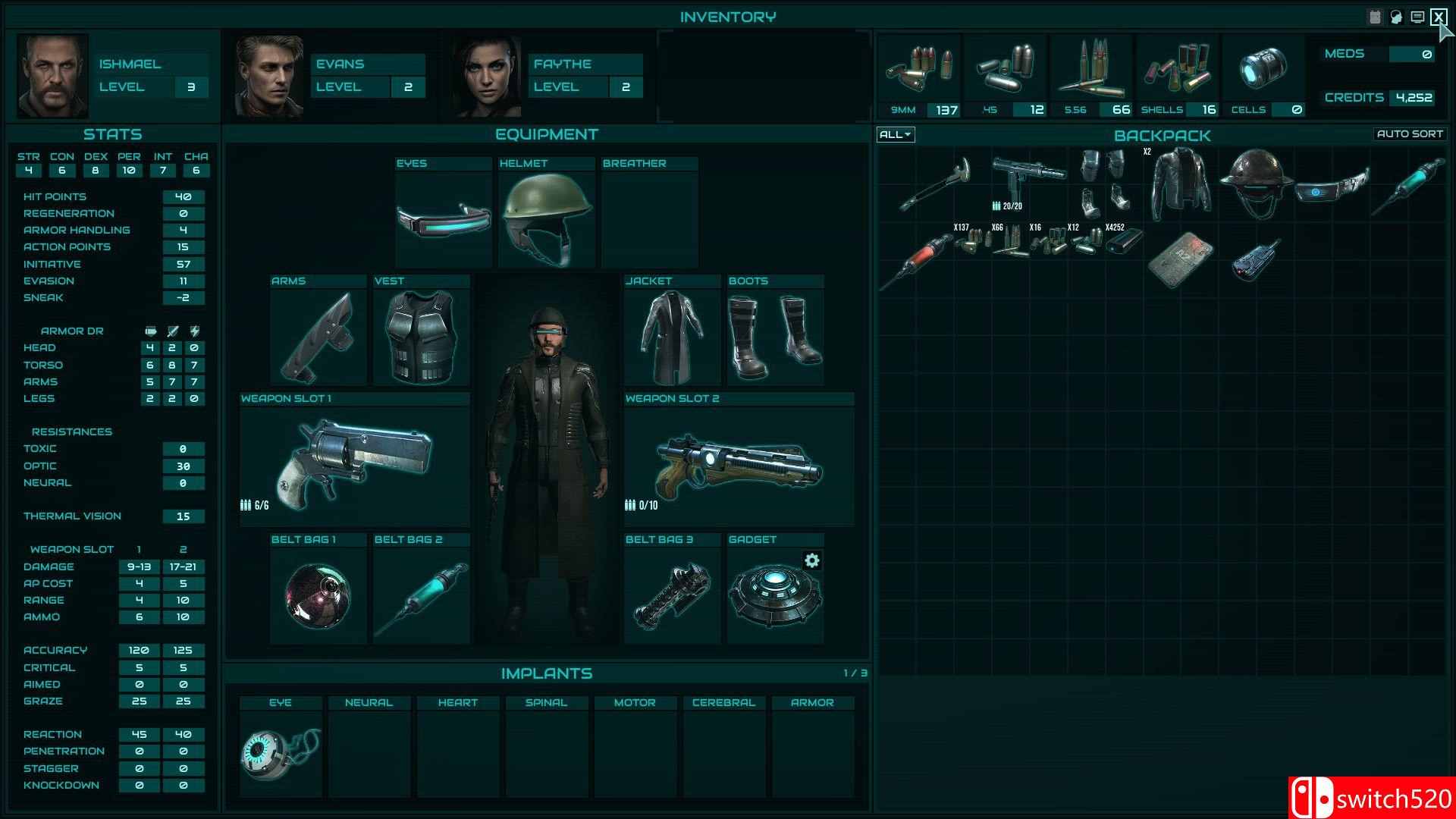Click the MEDS counter field
This screenshot has height=819, width=1456.
pos(1412,54)
